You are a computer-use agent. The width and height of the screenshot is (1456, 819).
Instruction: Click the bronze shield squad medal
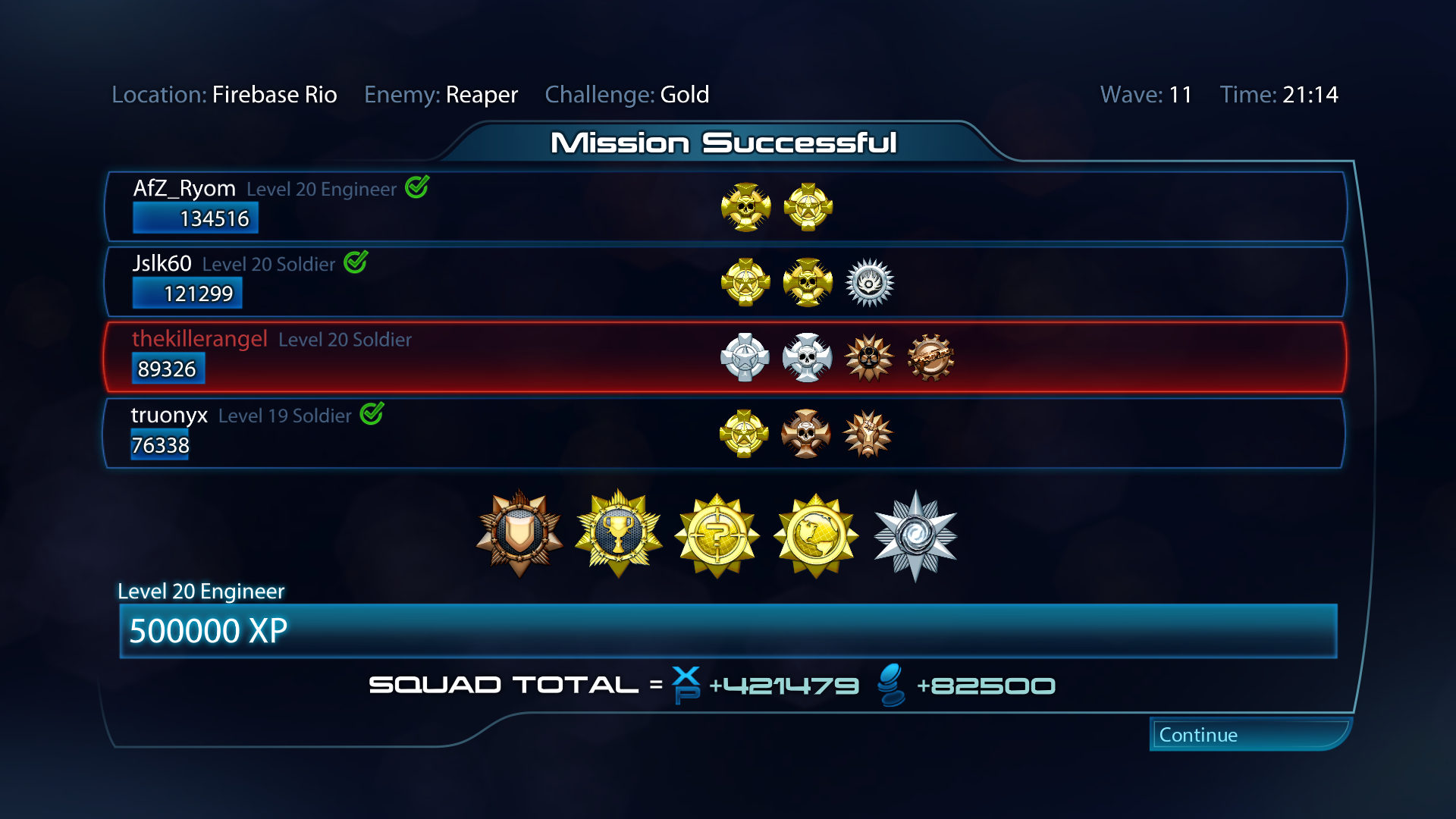(519, 534)
